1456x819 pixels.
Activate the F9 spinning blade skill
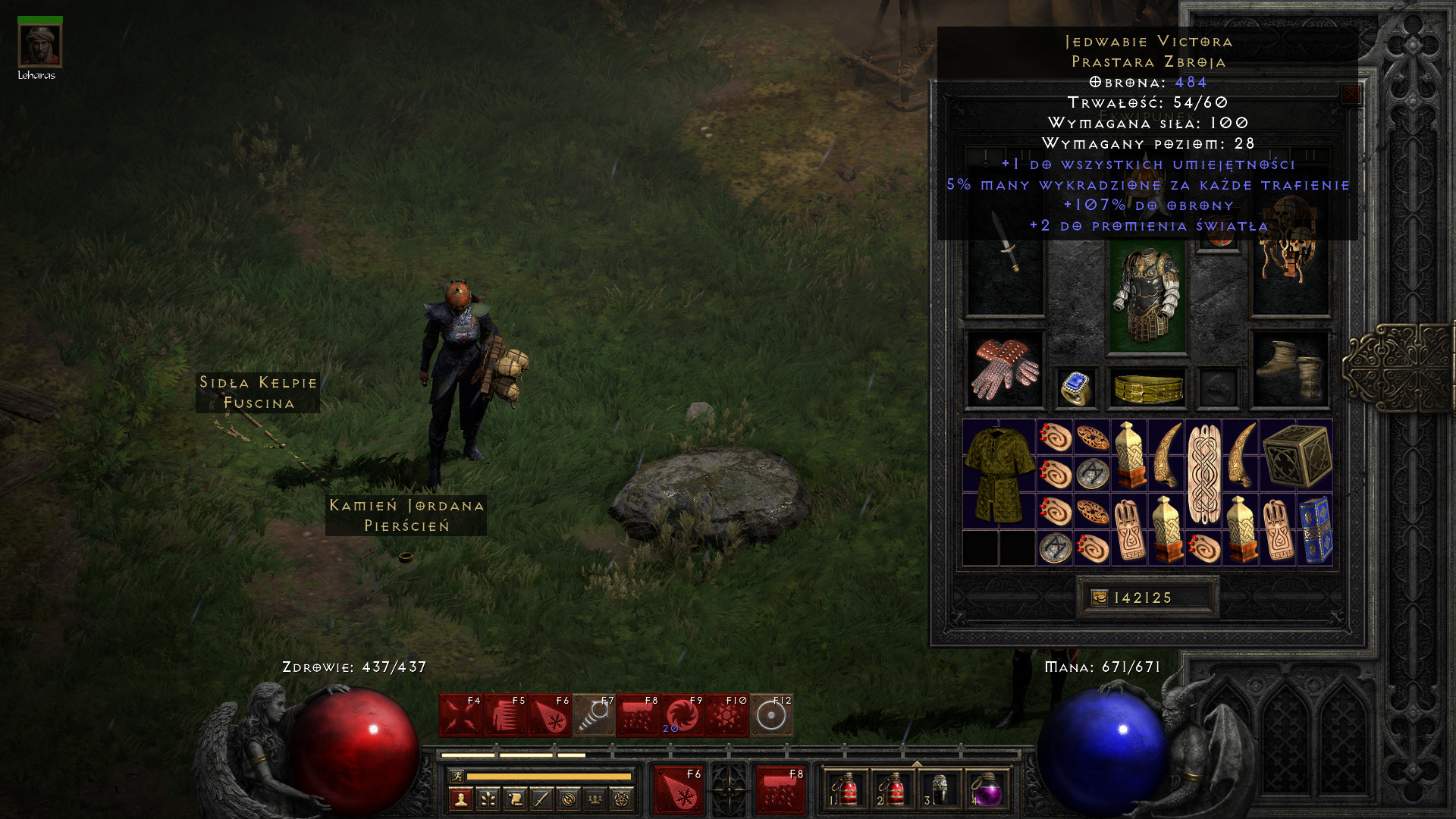pyautogui.click(x=682, y=715)
